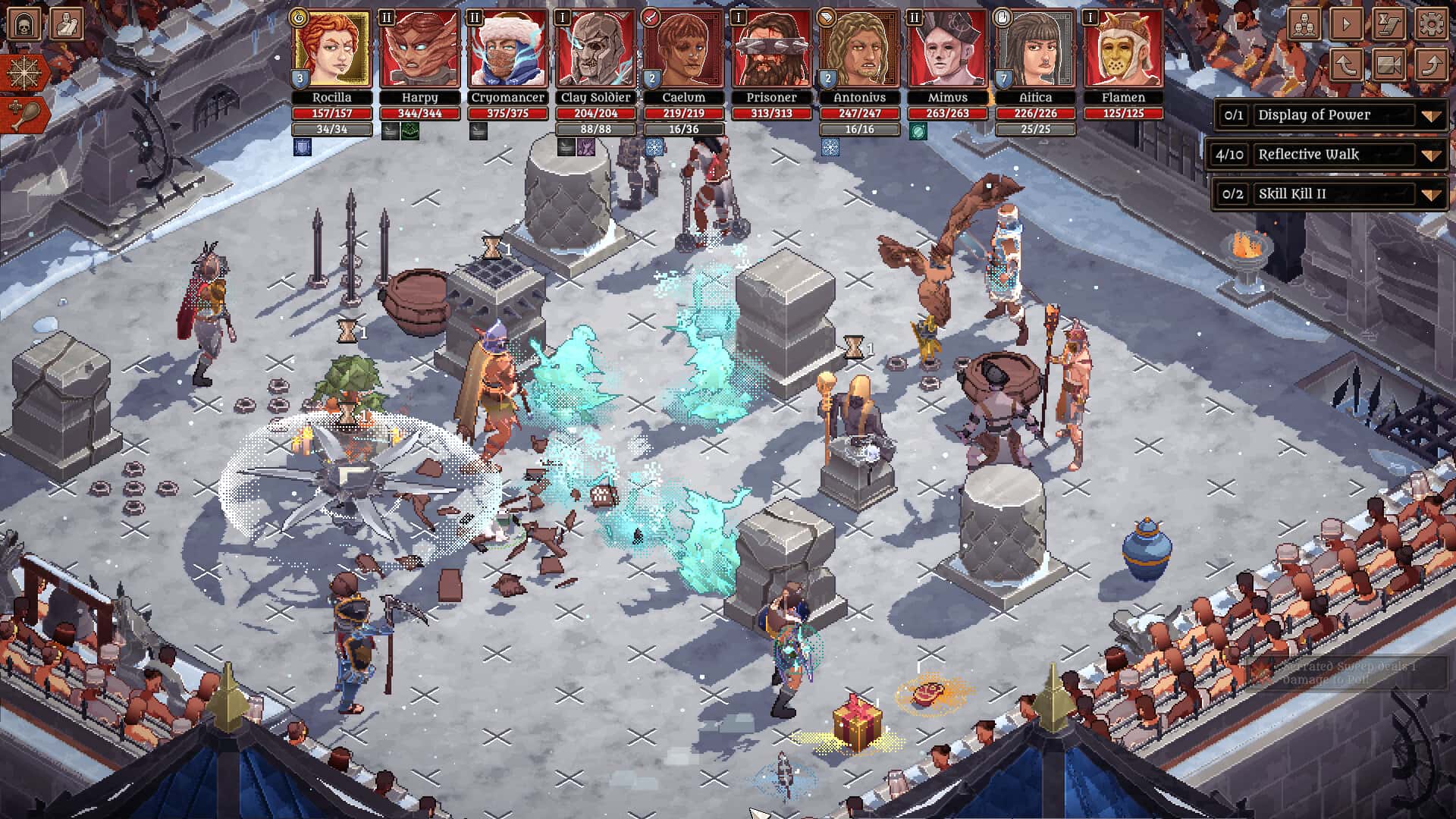Screen dimensions: 1456x819
Task: Choose the Cryomancer portrait
Action: (x=507, y=49)
